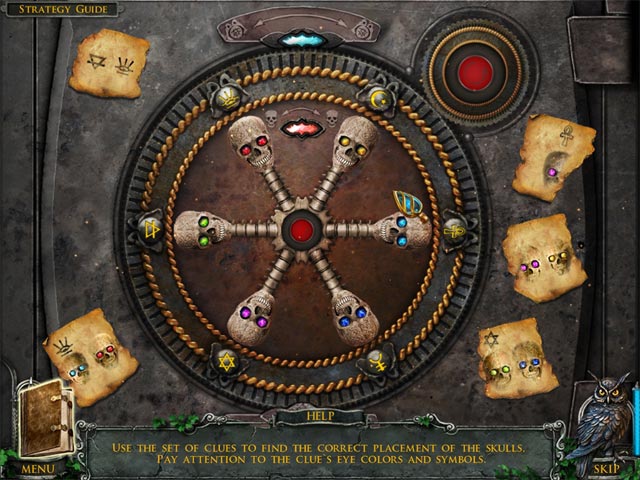Open the Strategy Guide
This screenshot has width=640, height=480.
(x=60, y=9)
